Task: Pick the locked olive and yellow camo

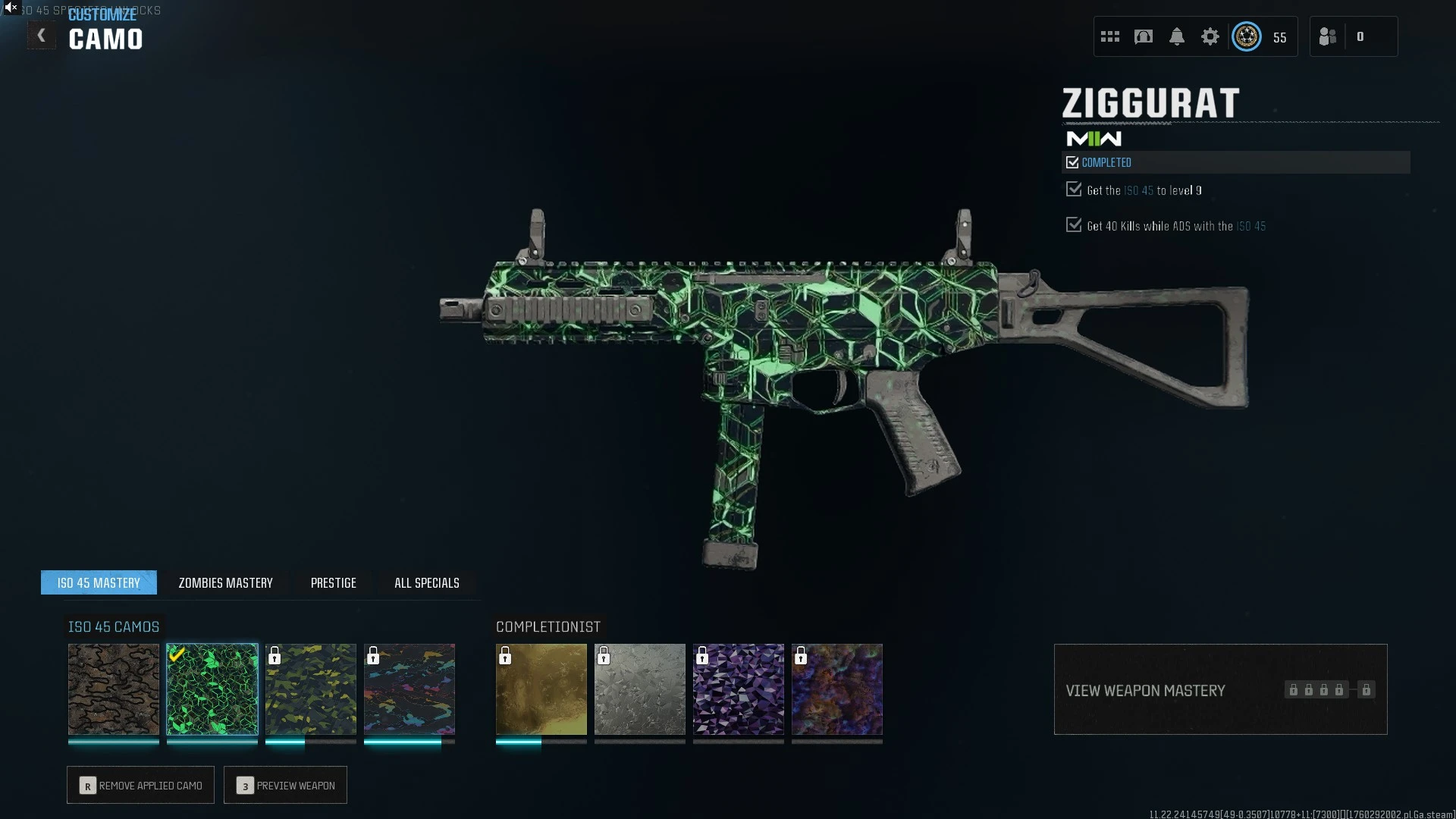Action: (x=311, y=689)
